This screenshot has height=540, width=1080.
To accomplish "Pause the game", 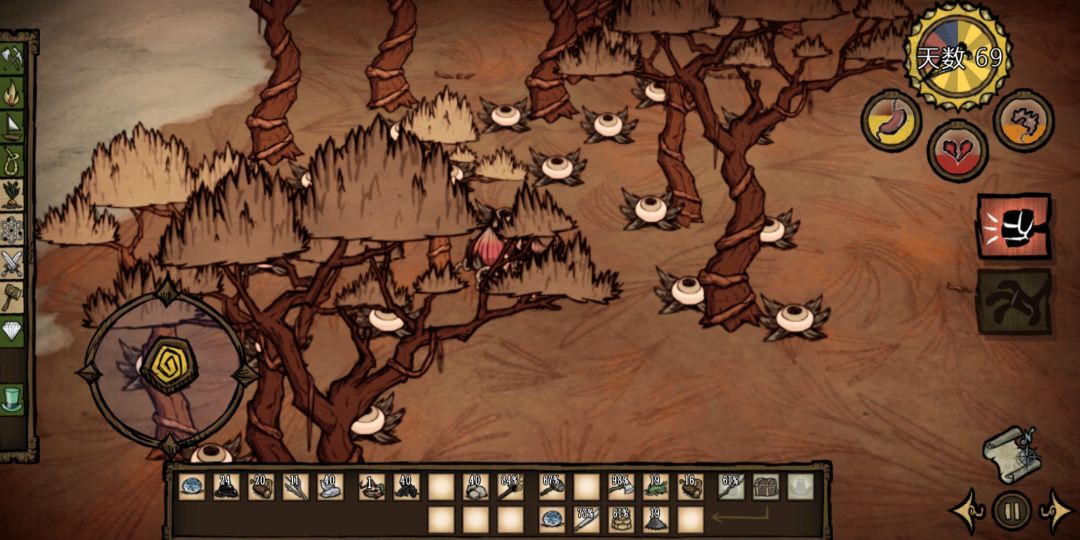I will 1011,510.
